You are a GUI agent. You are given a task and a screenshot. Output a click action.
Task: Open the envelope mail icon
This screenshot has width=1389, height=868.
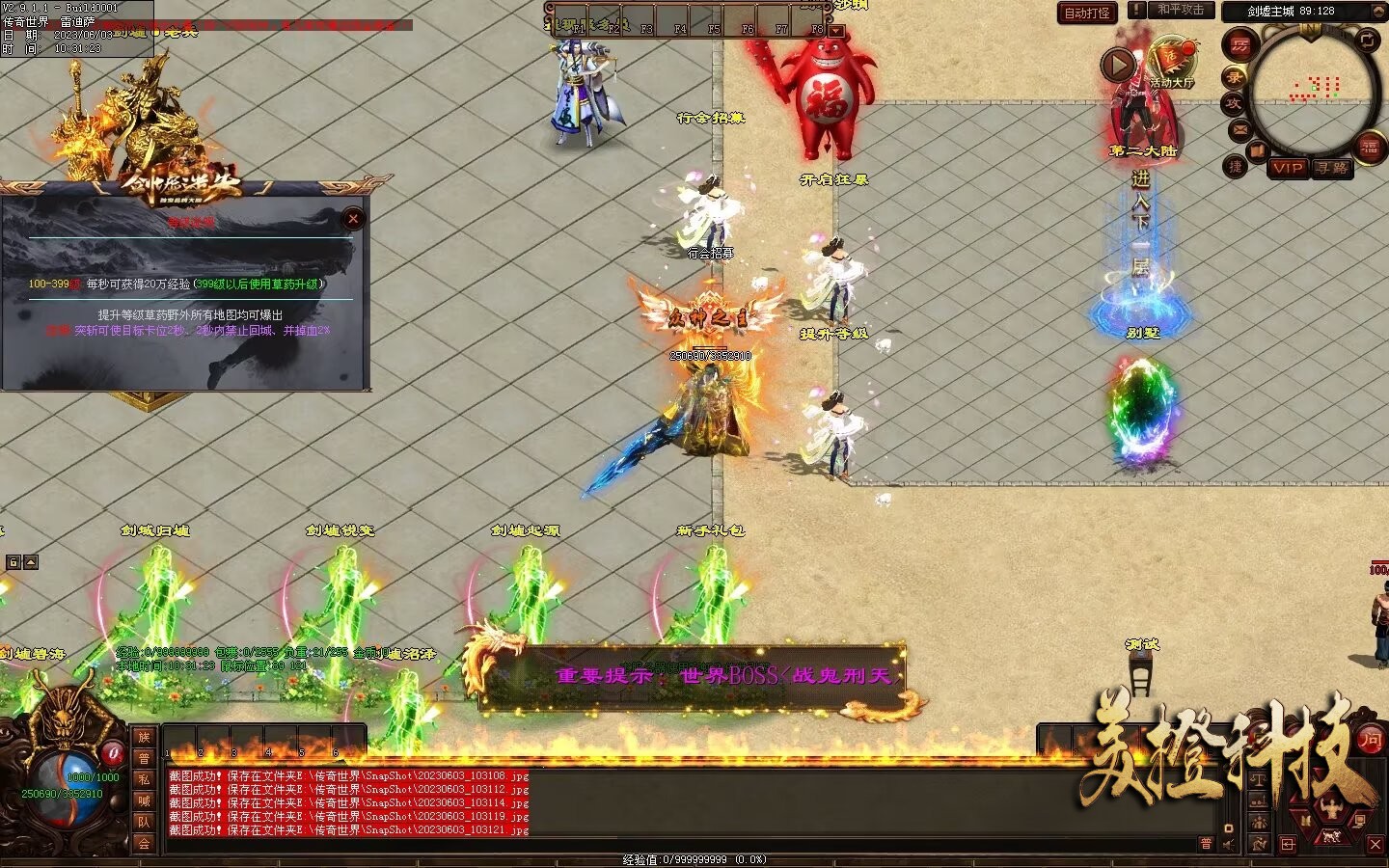1239,130
